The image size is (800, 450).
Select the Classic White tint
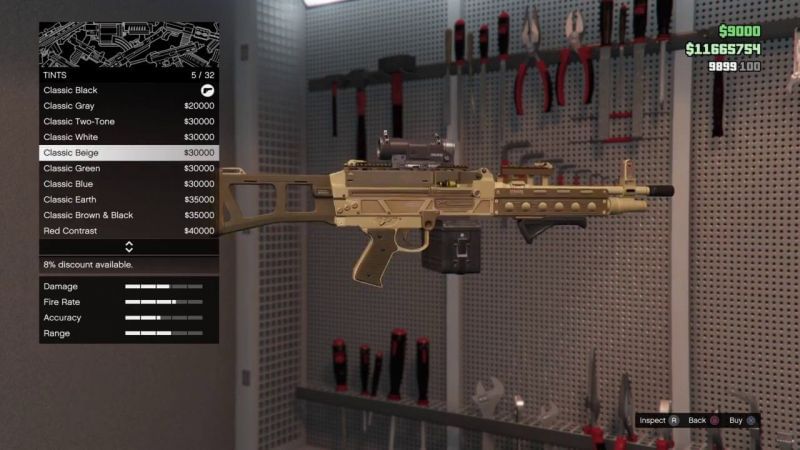tap(128, 137)
